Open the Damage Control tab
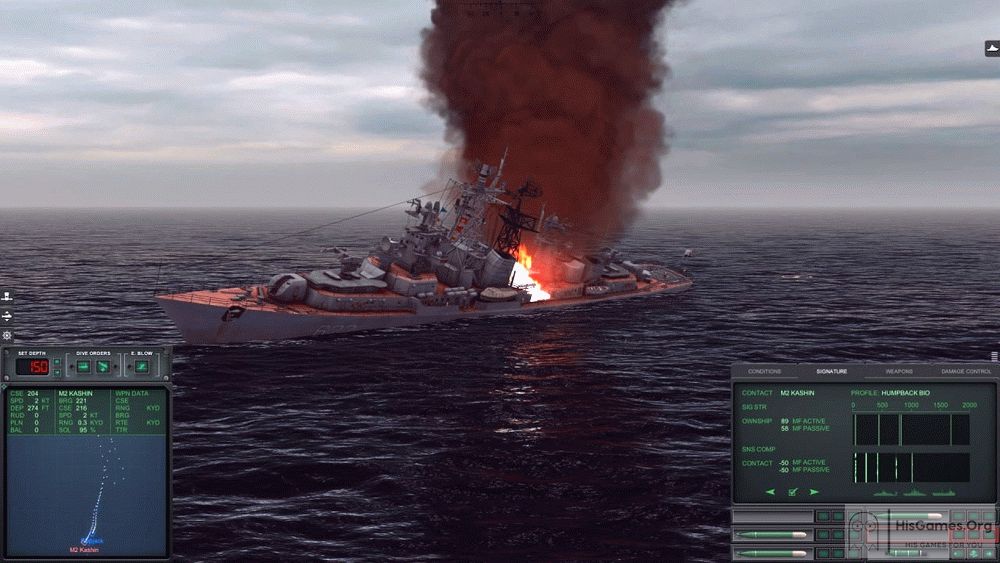The image size is (1000, 563). point(965,371)
